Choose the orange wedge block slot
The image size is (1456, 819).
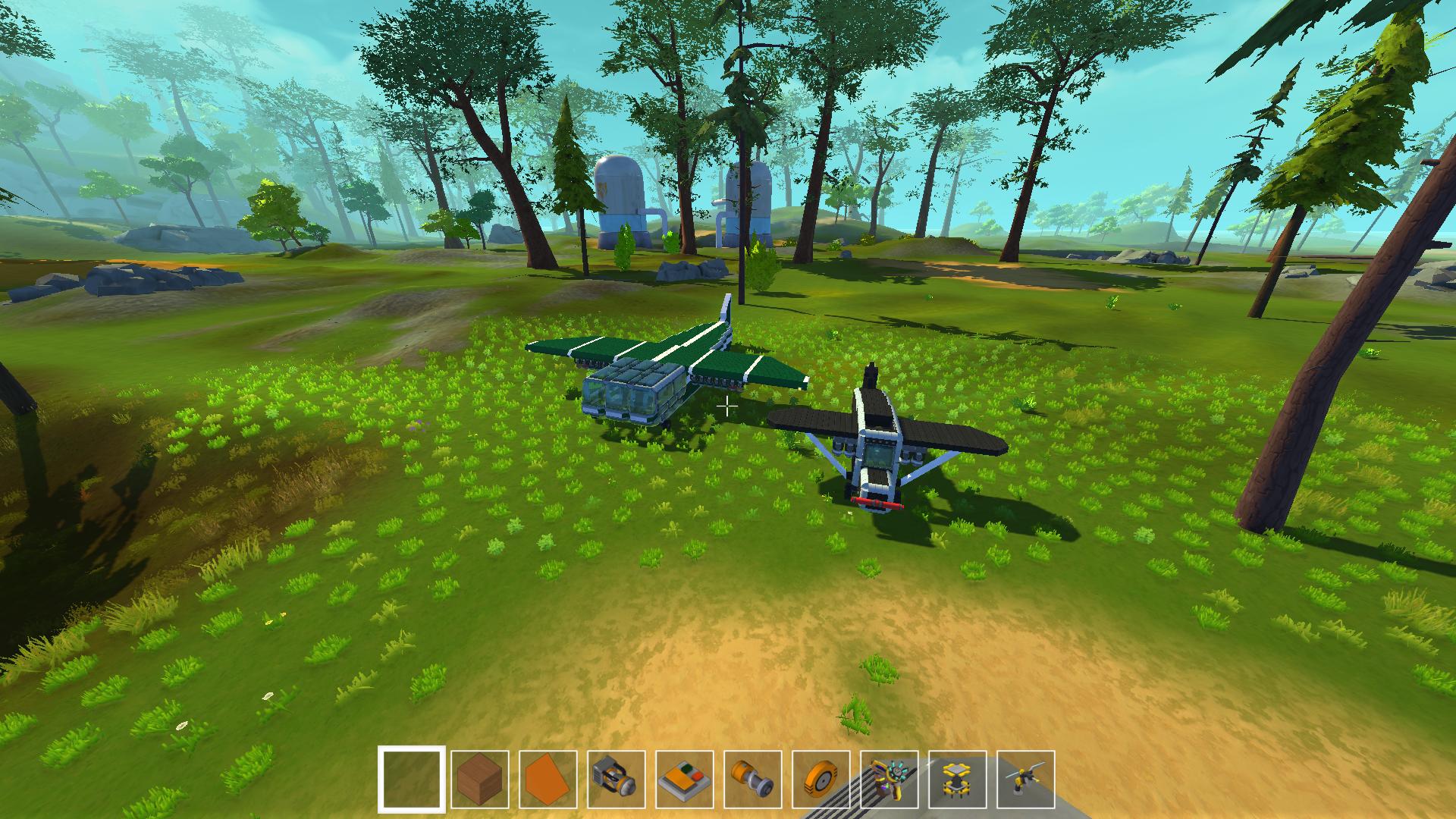click(548, 780)
